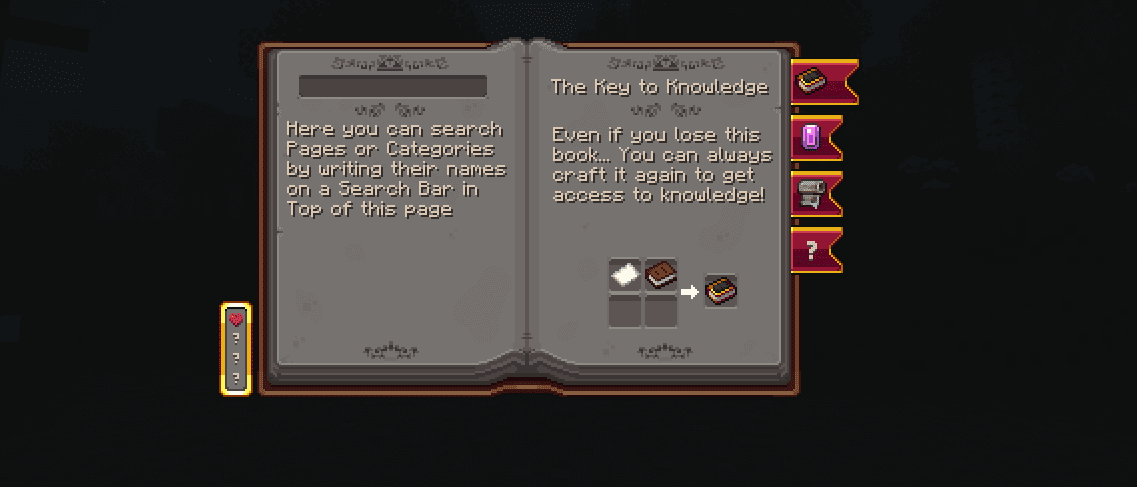Viewport: 1137px width, 487px height.
Task: Select the brown book ingredient slot
Action: [660, 275]
